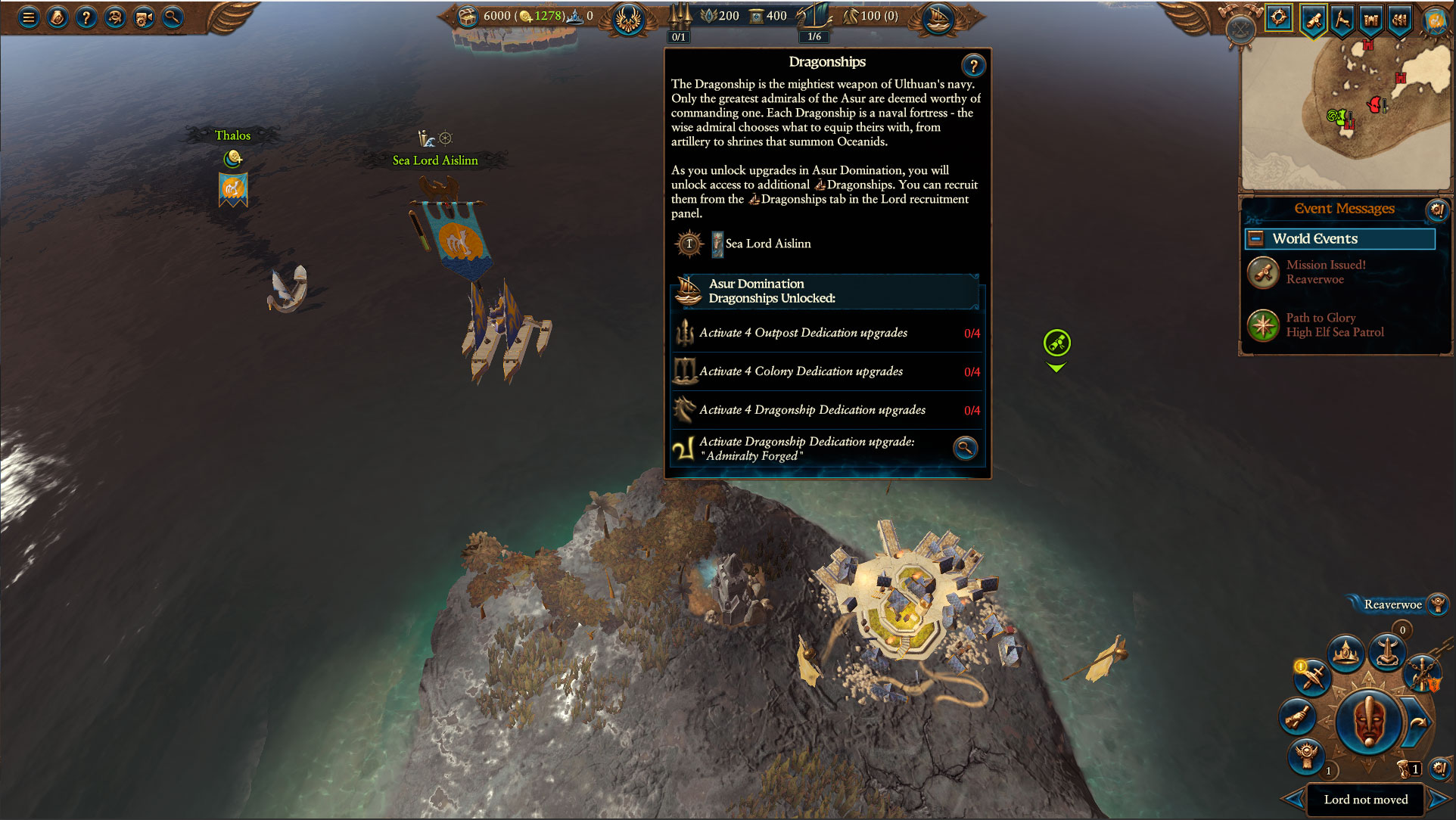Click the 1/6 unit capacity indicator
Image resolution: width=1456 pixels, height=820 pixels.
[814, 36]
